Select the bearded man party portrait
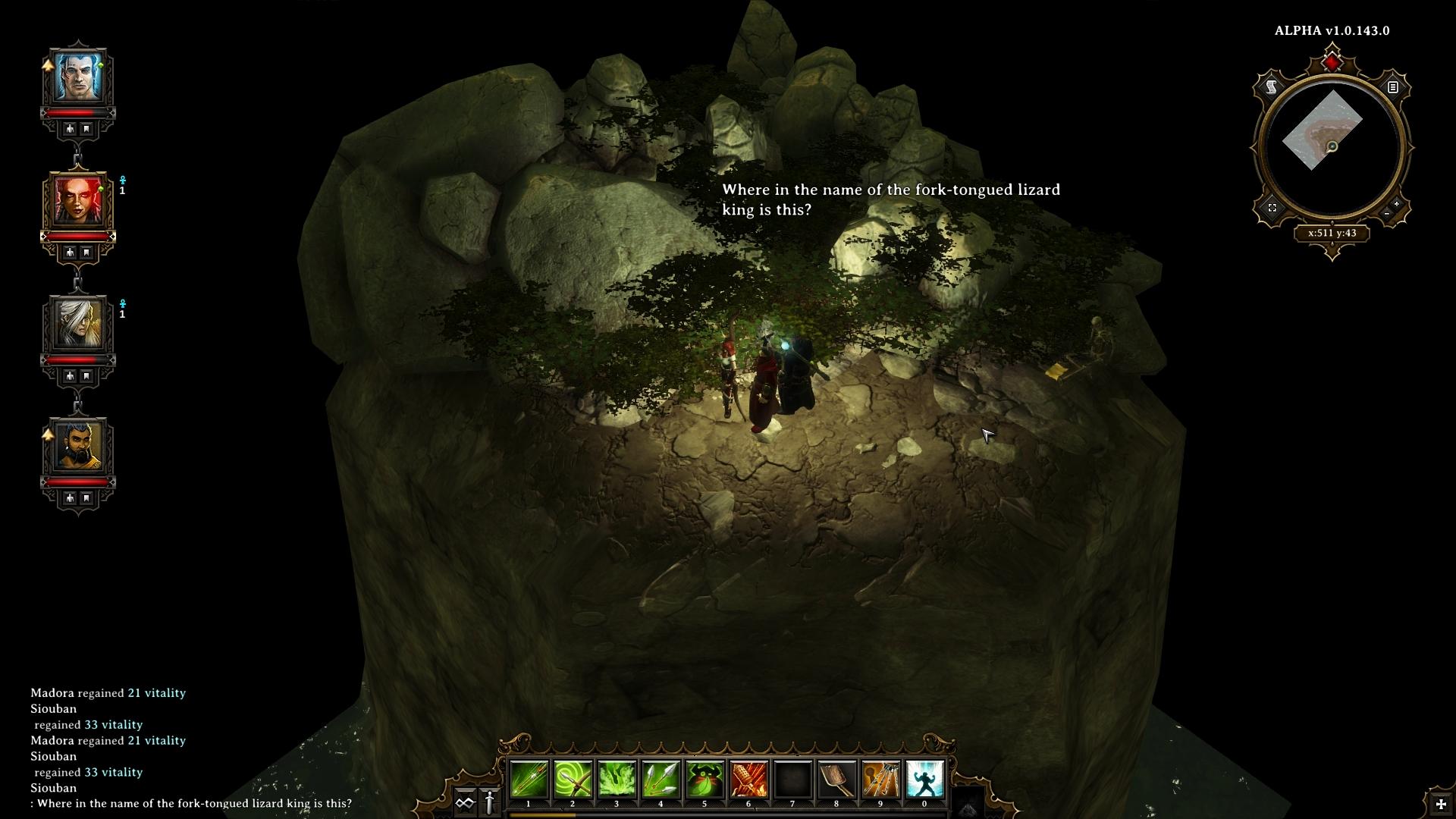The width and height of the screenshot is (1456, 819). 77,447
